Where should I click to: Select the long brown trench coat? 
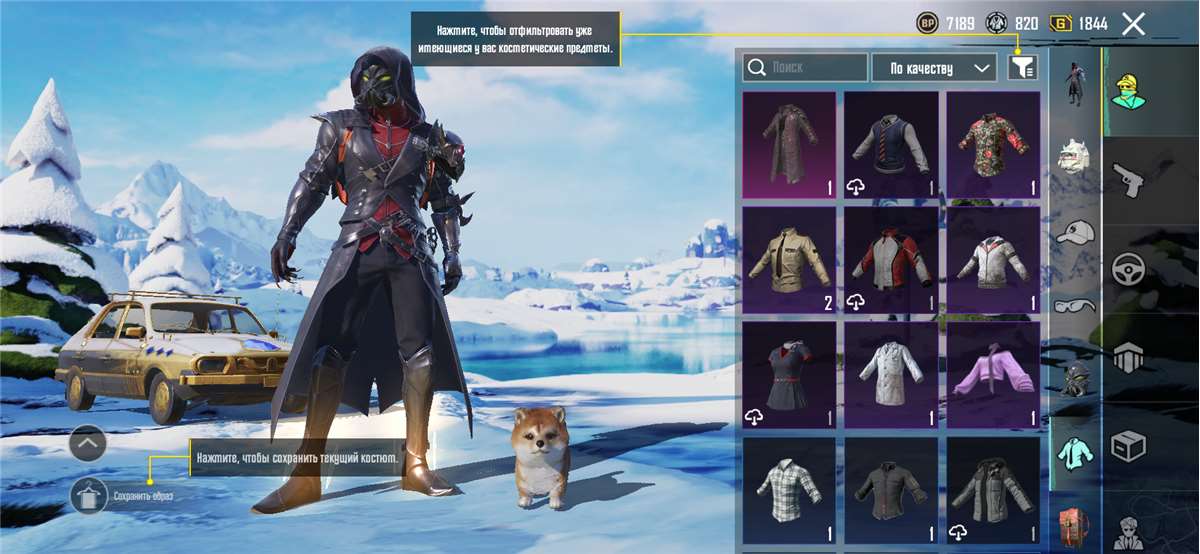click(789, 145)
